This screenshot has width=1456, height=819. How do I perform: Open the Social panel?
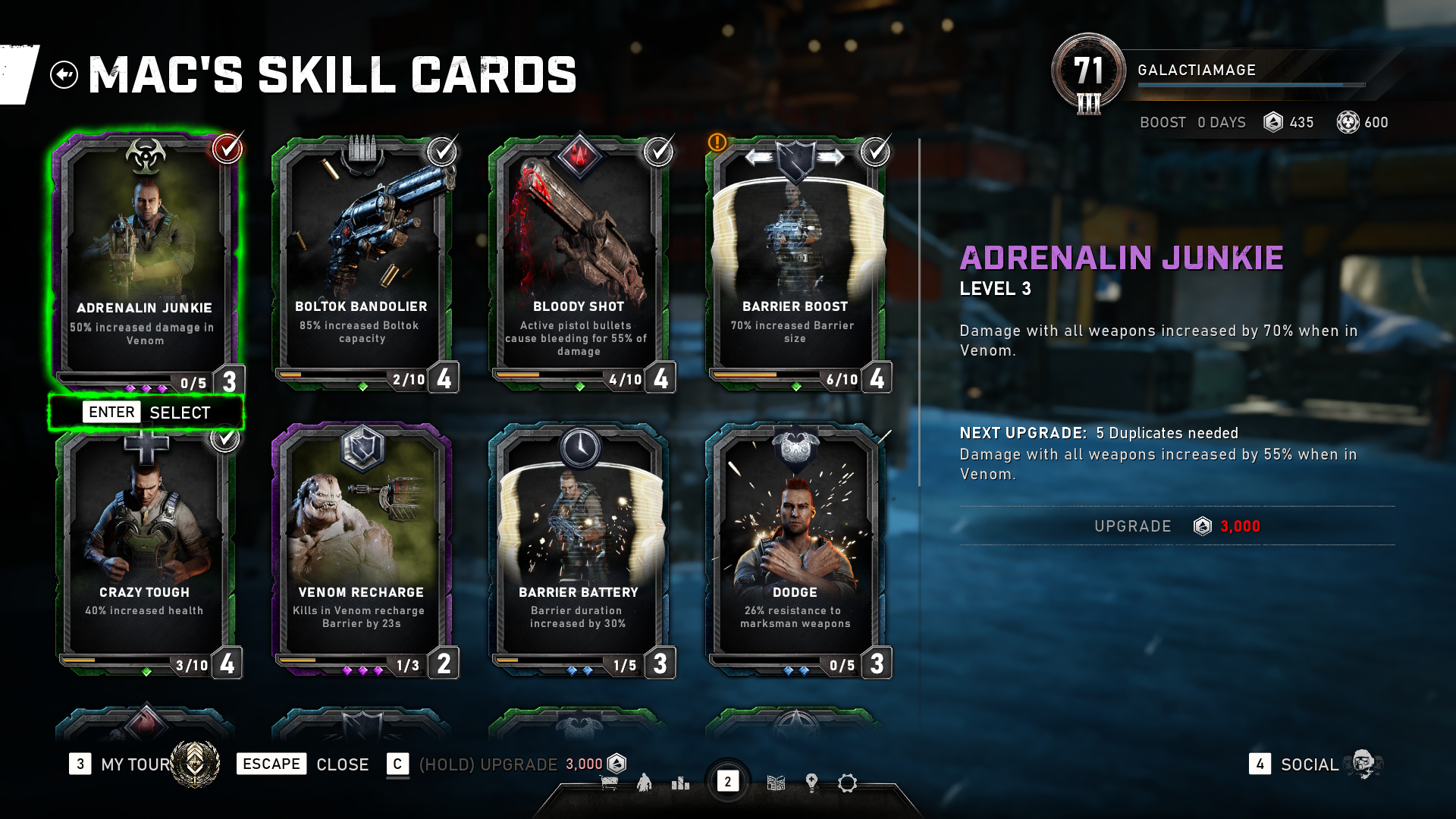(1309, 764)
